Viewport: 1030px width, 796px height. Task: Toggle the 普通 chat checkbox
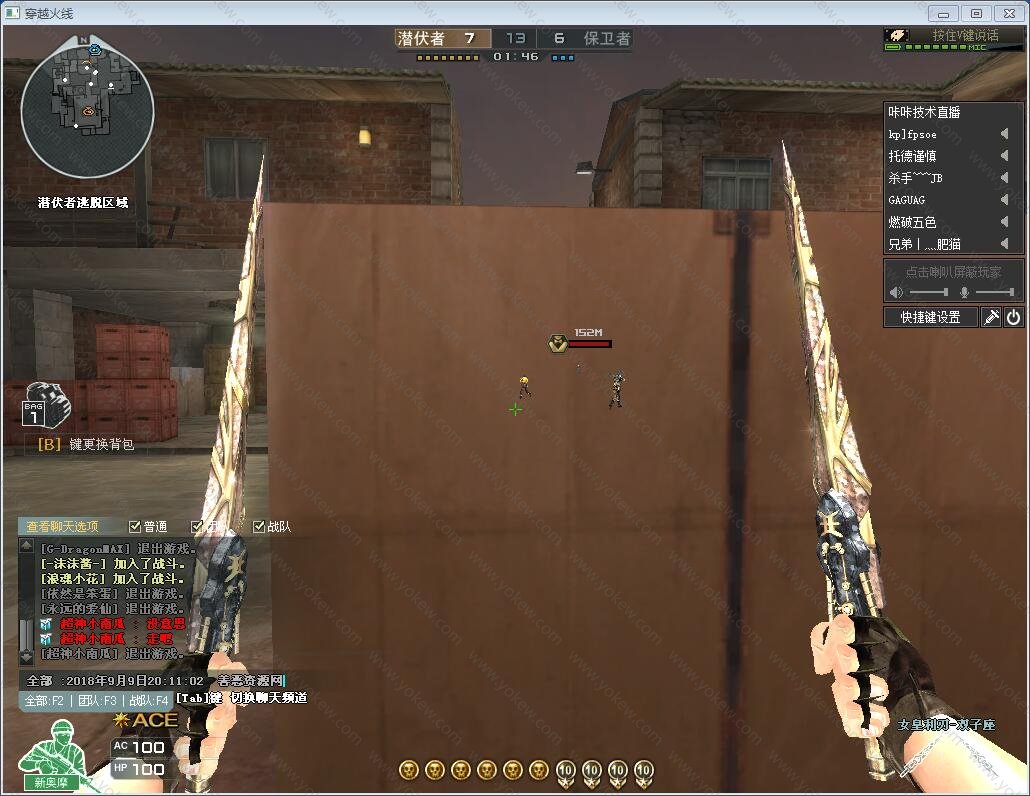click(x=136, y=526)
